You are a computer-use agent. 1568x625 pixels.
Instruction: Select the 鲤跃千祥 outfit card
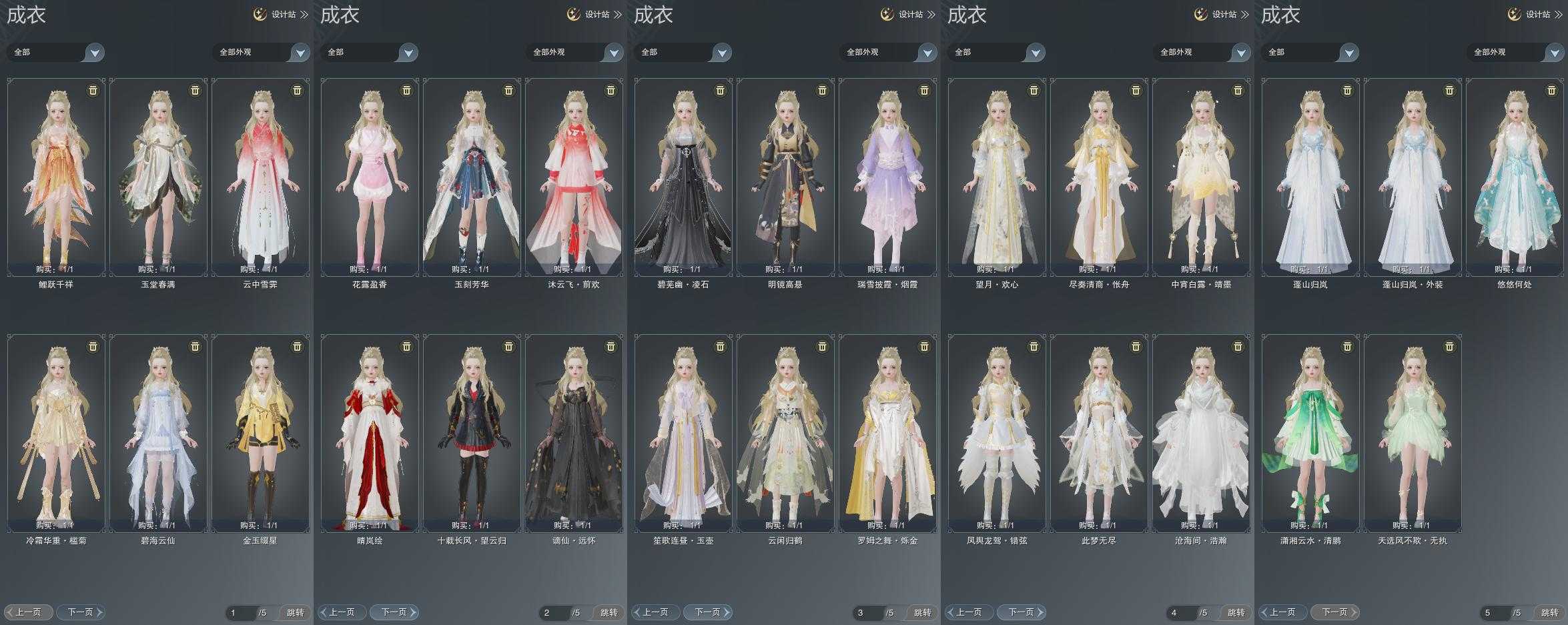coord(56,177)
